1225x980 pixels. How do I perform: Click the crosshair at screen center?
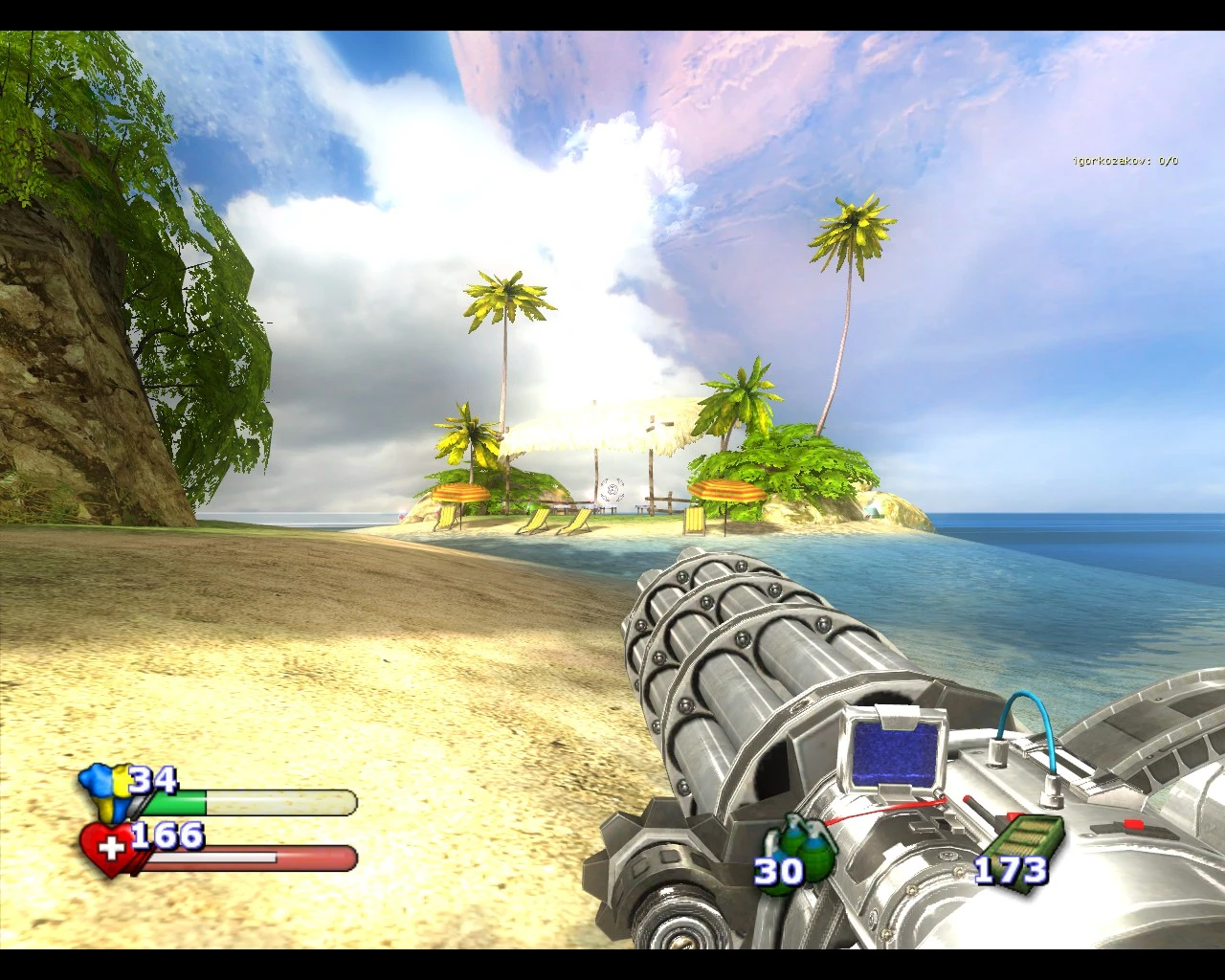click(x=612, y=490)
